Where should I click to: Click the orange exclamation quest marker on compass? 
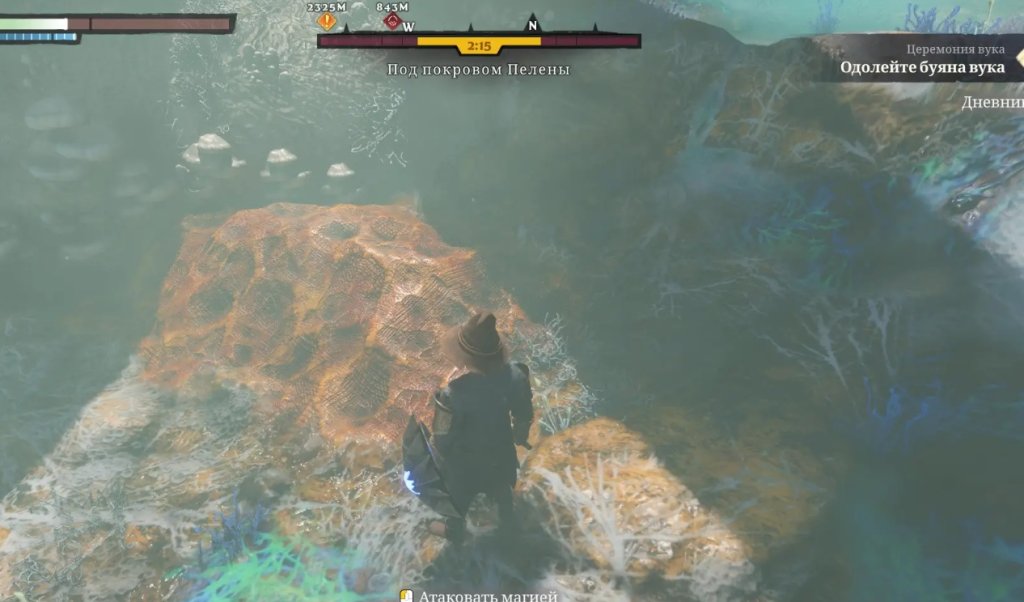[326, 21]
